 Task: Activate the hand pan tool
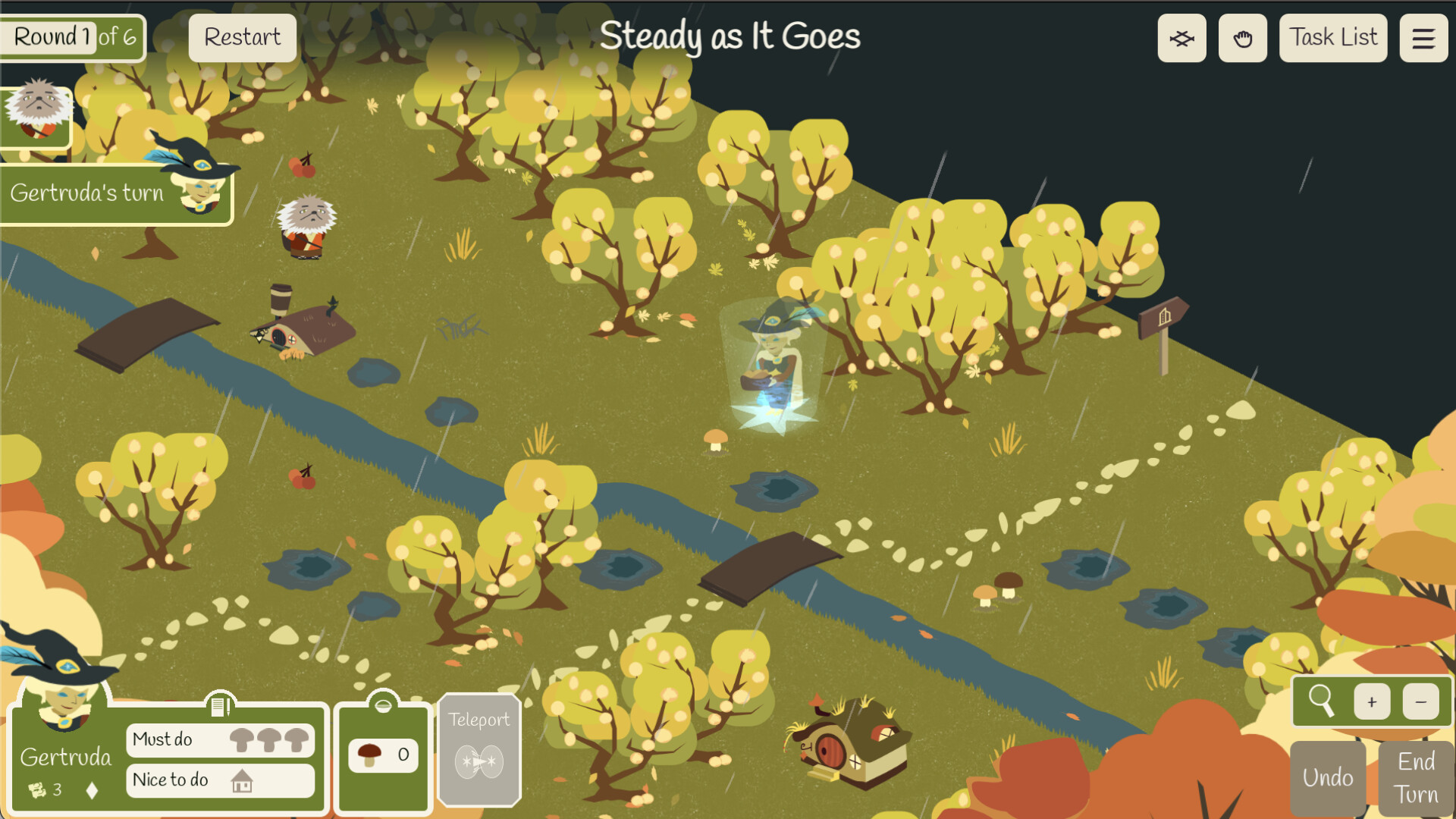pyautogui.click(x=1242, y=37)
